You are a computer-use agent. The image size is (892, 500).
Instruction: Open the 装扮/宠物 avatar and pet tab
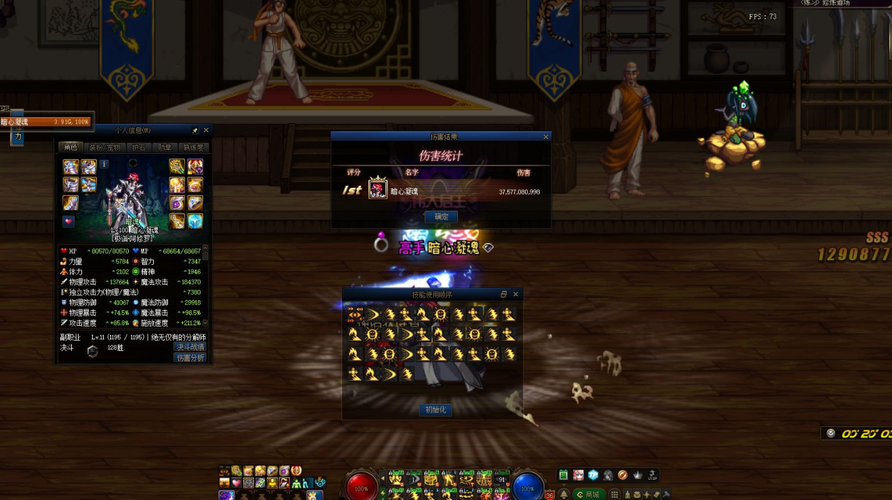coord(105,148)
